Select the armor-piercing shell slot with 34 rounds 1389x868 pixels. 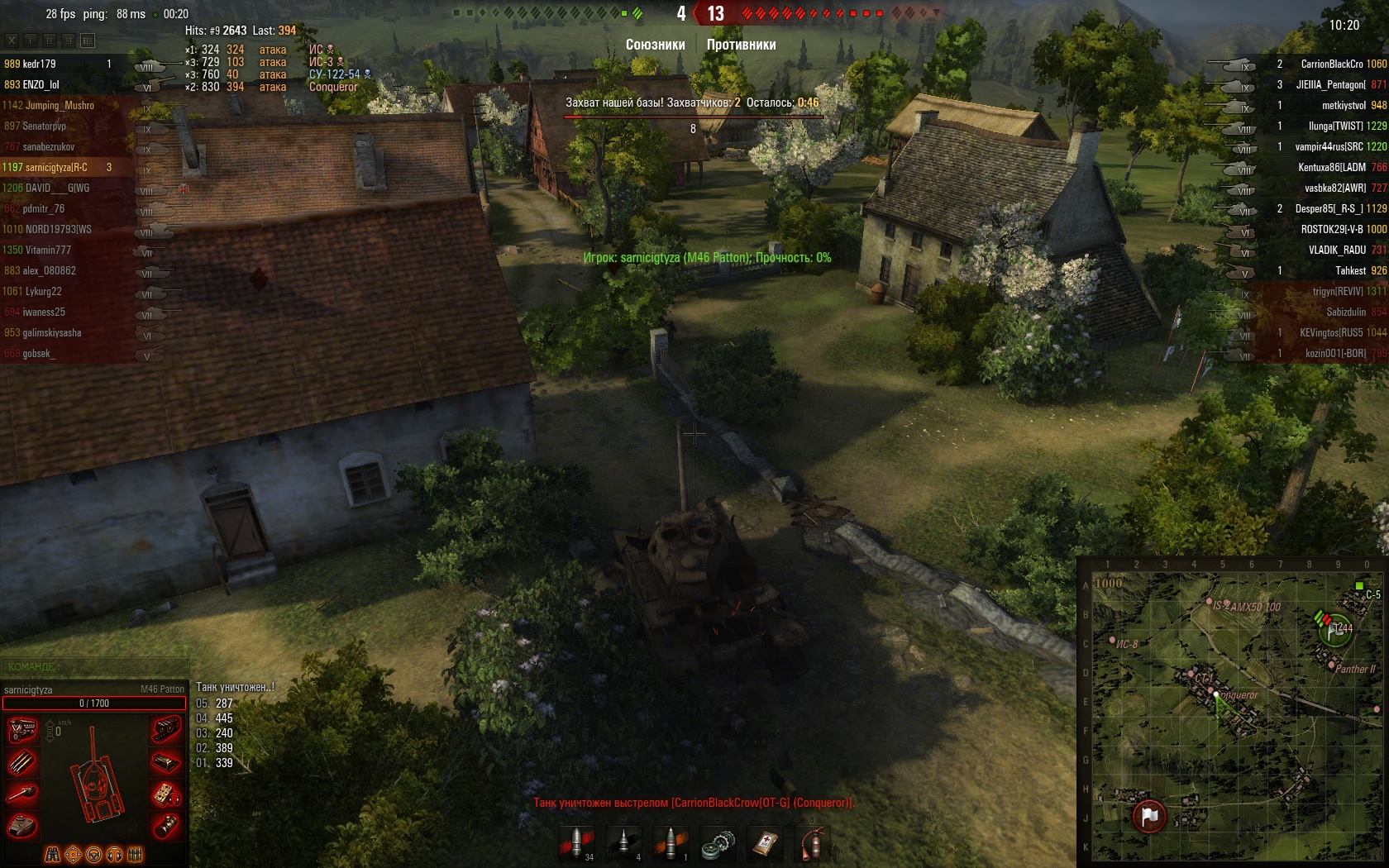pyautogui.click(x=575, y=842)
